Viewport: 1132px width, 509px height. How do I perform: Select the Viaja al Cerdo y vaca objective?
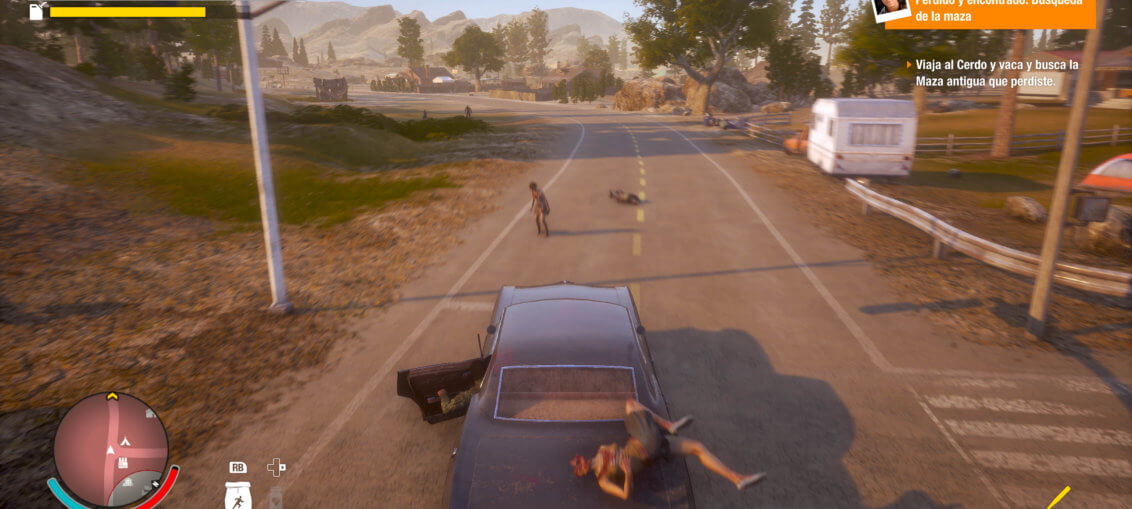pyautogui.click(x=997, y=80)
